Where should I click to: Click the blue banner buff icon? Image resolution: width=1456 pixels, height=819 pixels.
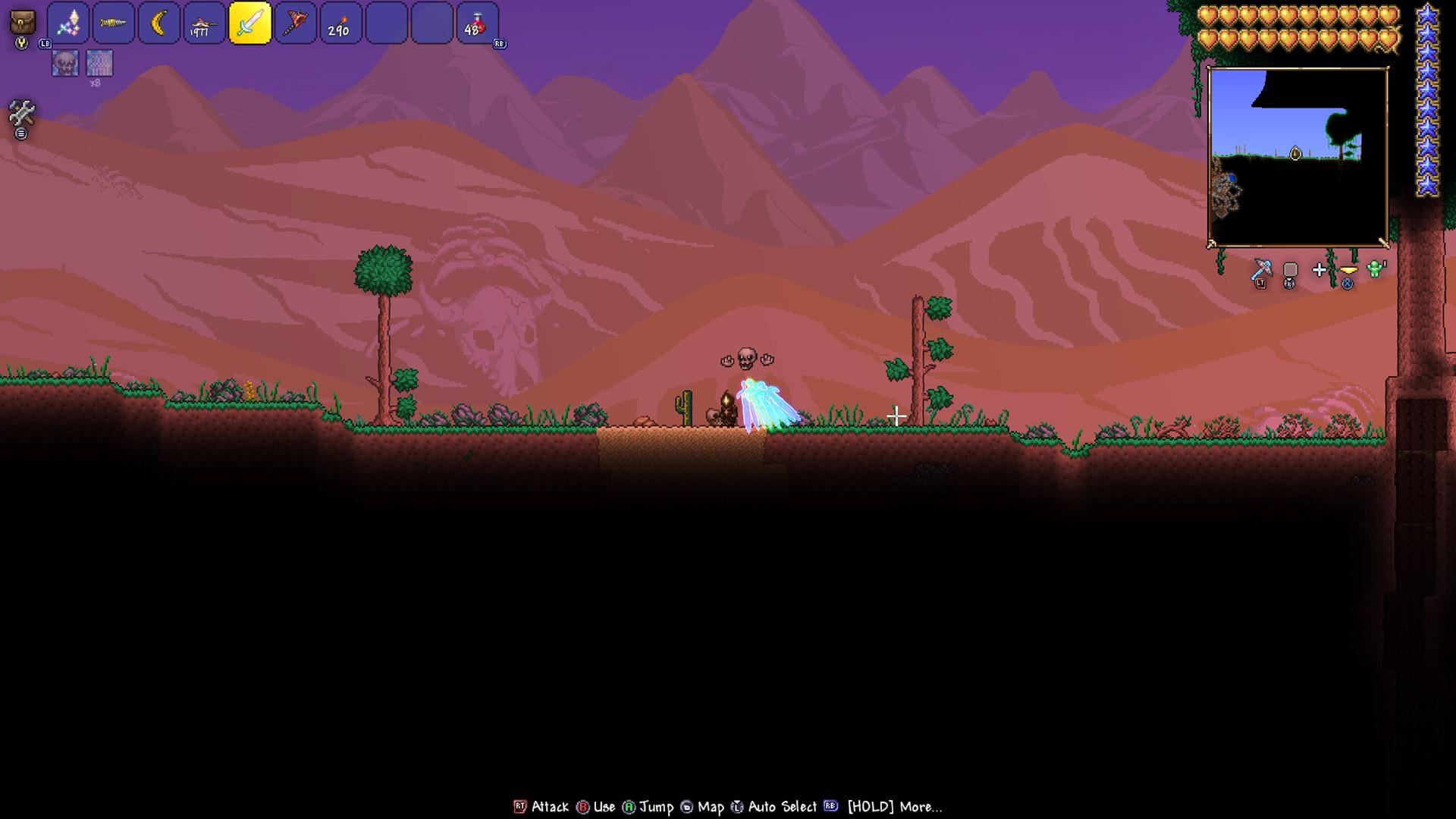click(x=99, y=63)
